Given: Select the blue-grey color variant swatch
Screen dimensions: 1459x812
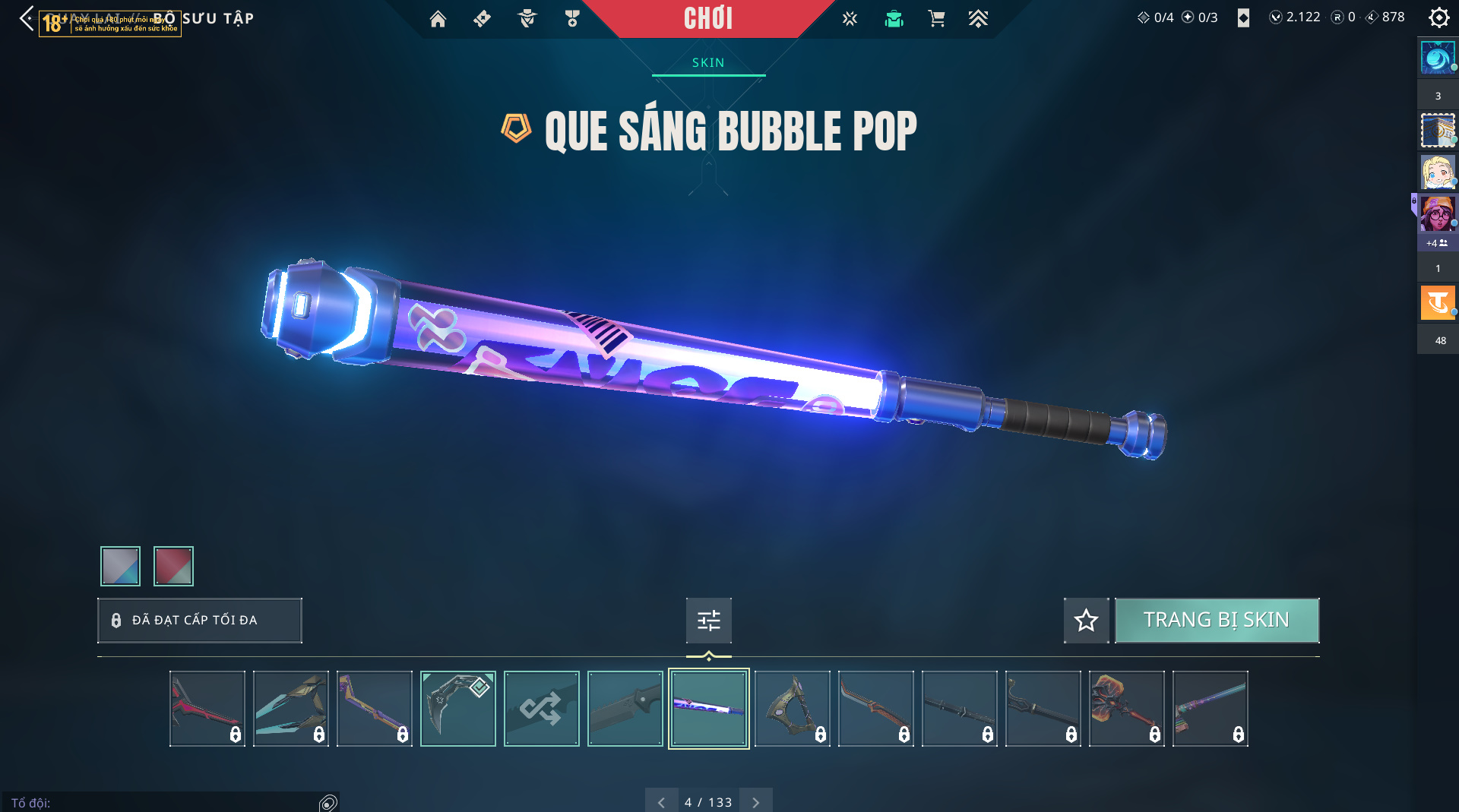Looking at the screenshot, I should tap(120, 566).
